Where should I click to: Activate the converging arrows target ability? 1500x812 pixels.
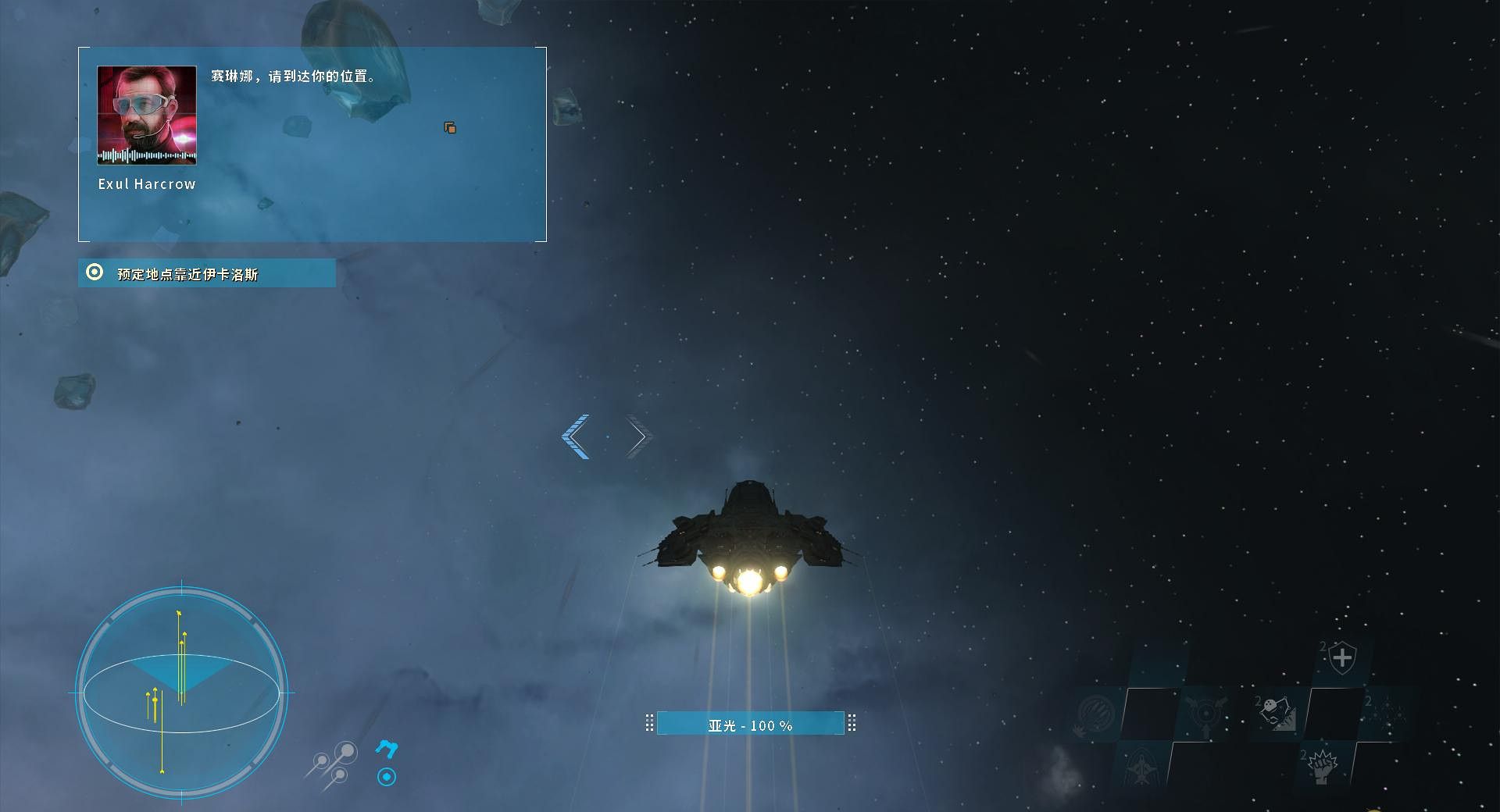click(1204, 714)
